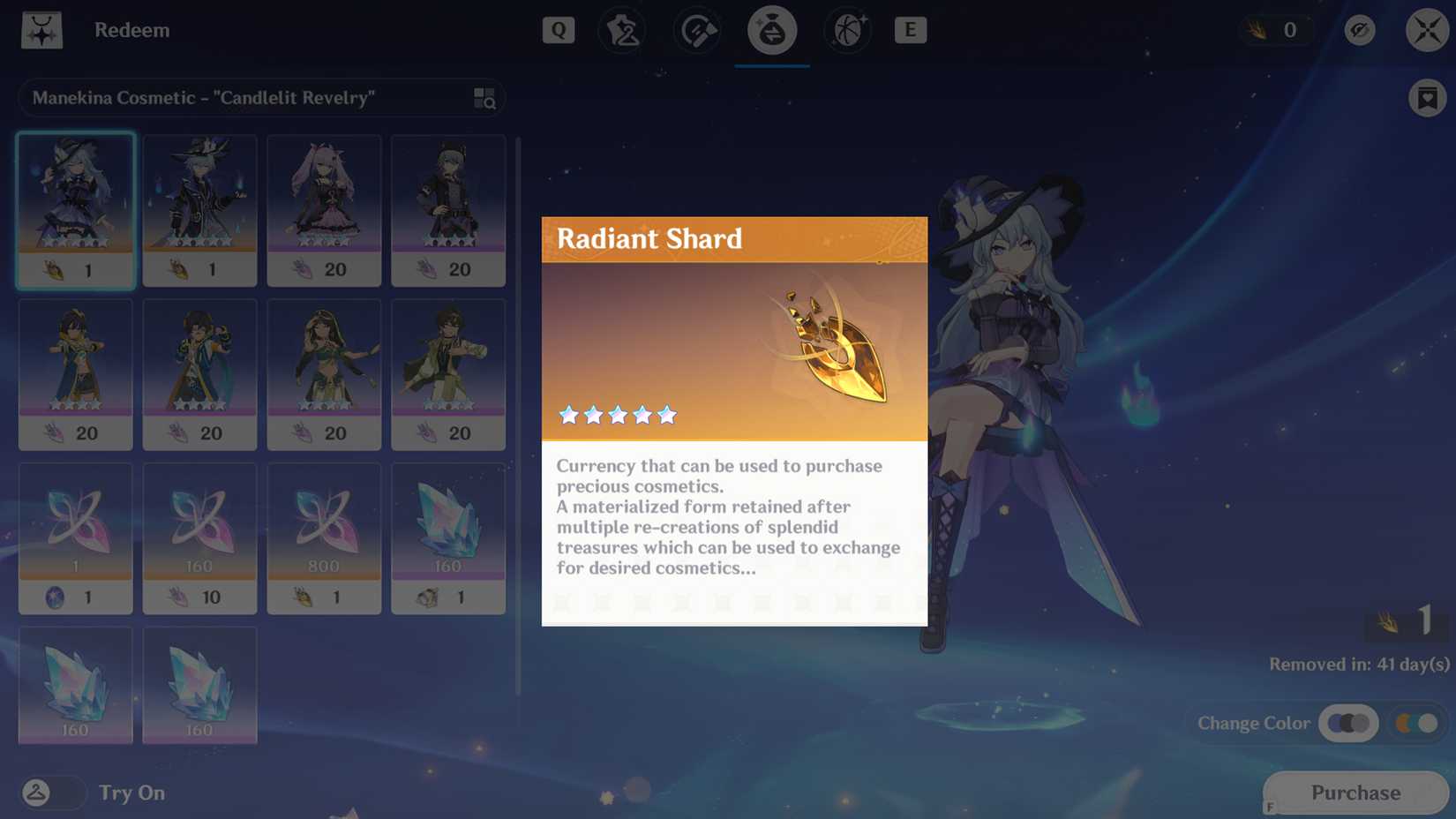The image size is (1456, 819).
Task: Open the money bag Redeem shop tab icon
Action: (771, 29)
